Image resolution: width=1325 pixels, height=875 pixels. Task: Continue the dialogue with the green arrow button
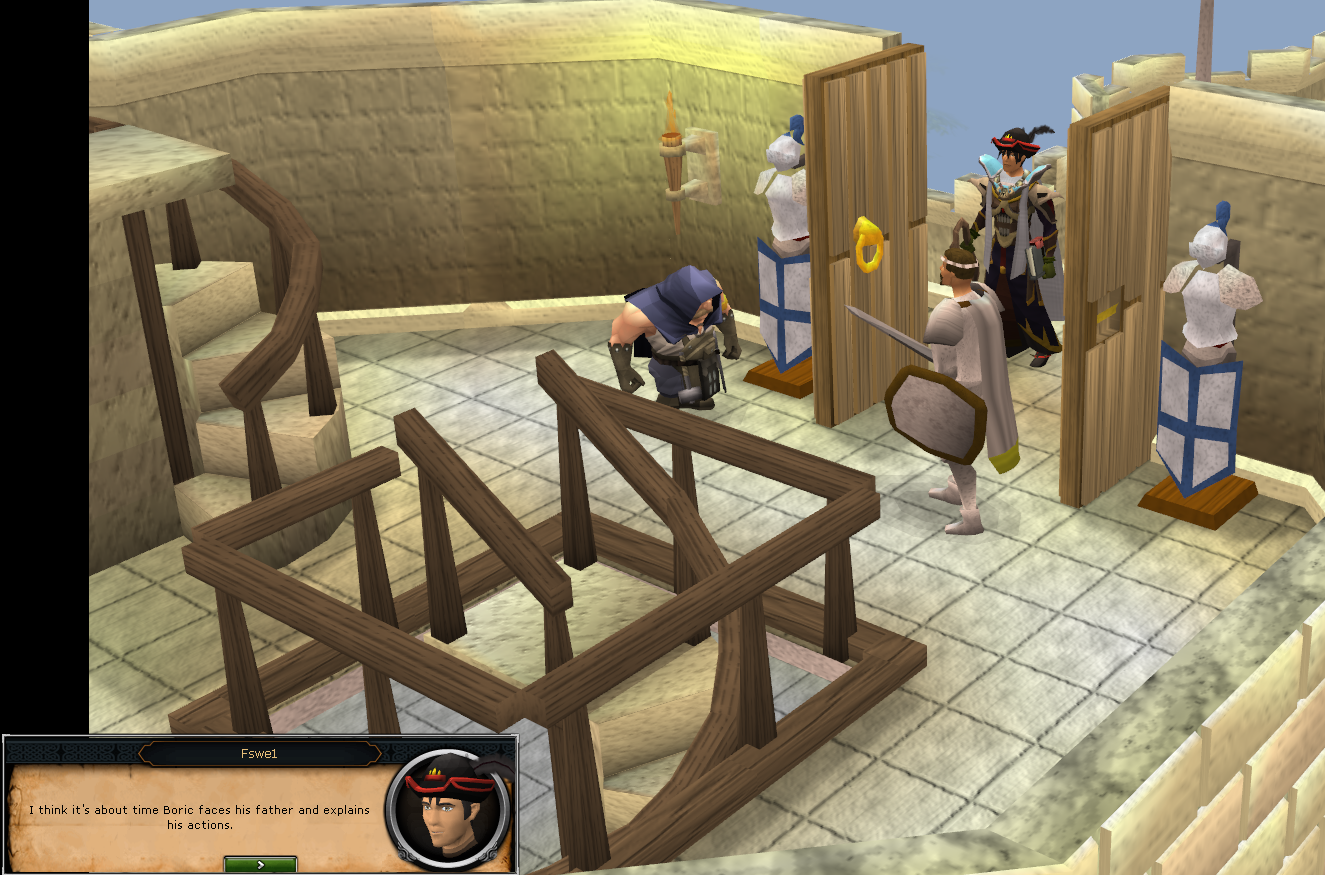coord(260,864)
